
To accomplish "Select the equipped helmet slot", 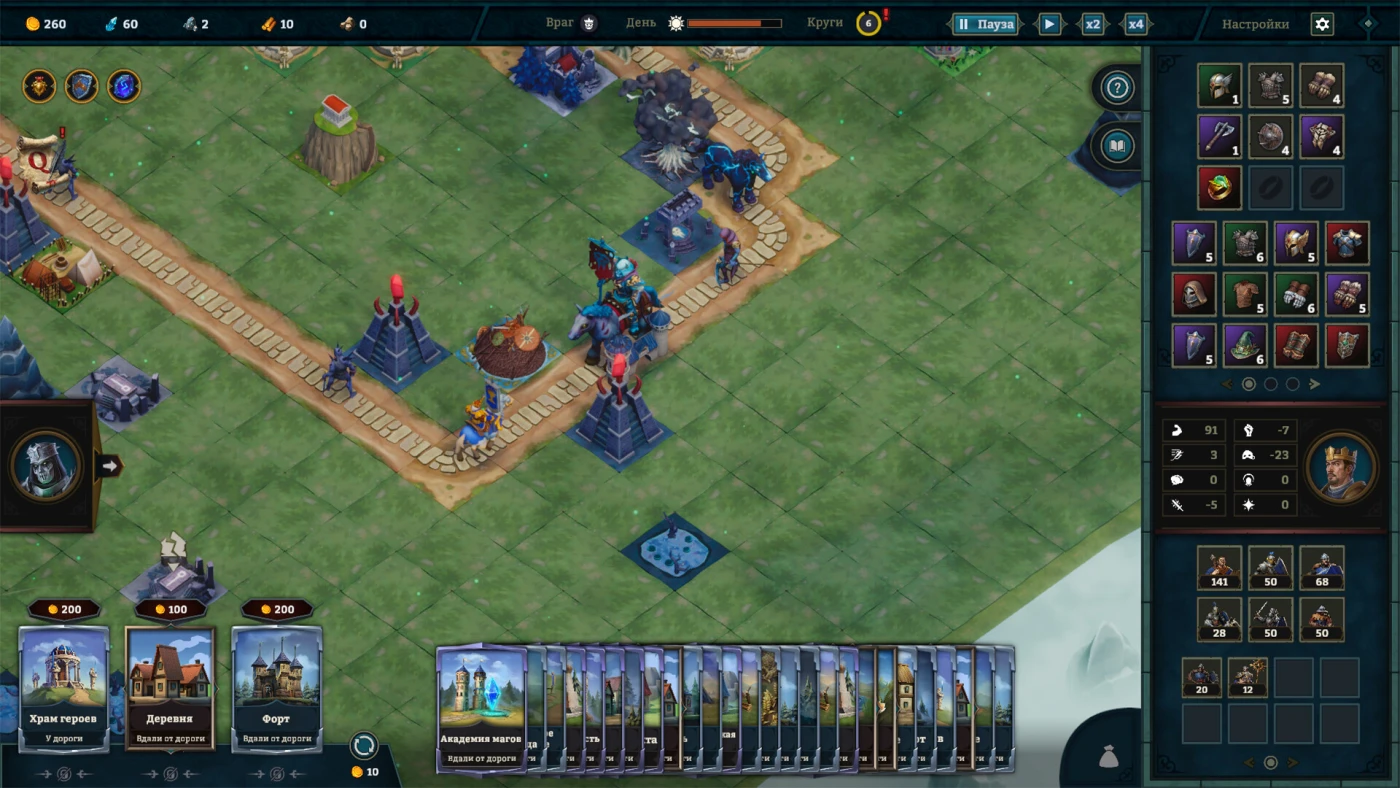I will click(x=1219, y=86).
